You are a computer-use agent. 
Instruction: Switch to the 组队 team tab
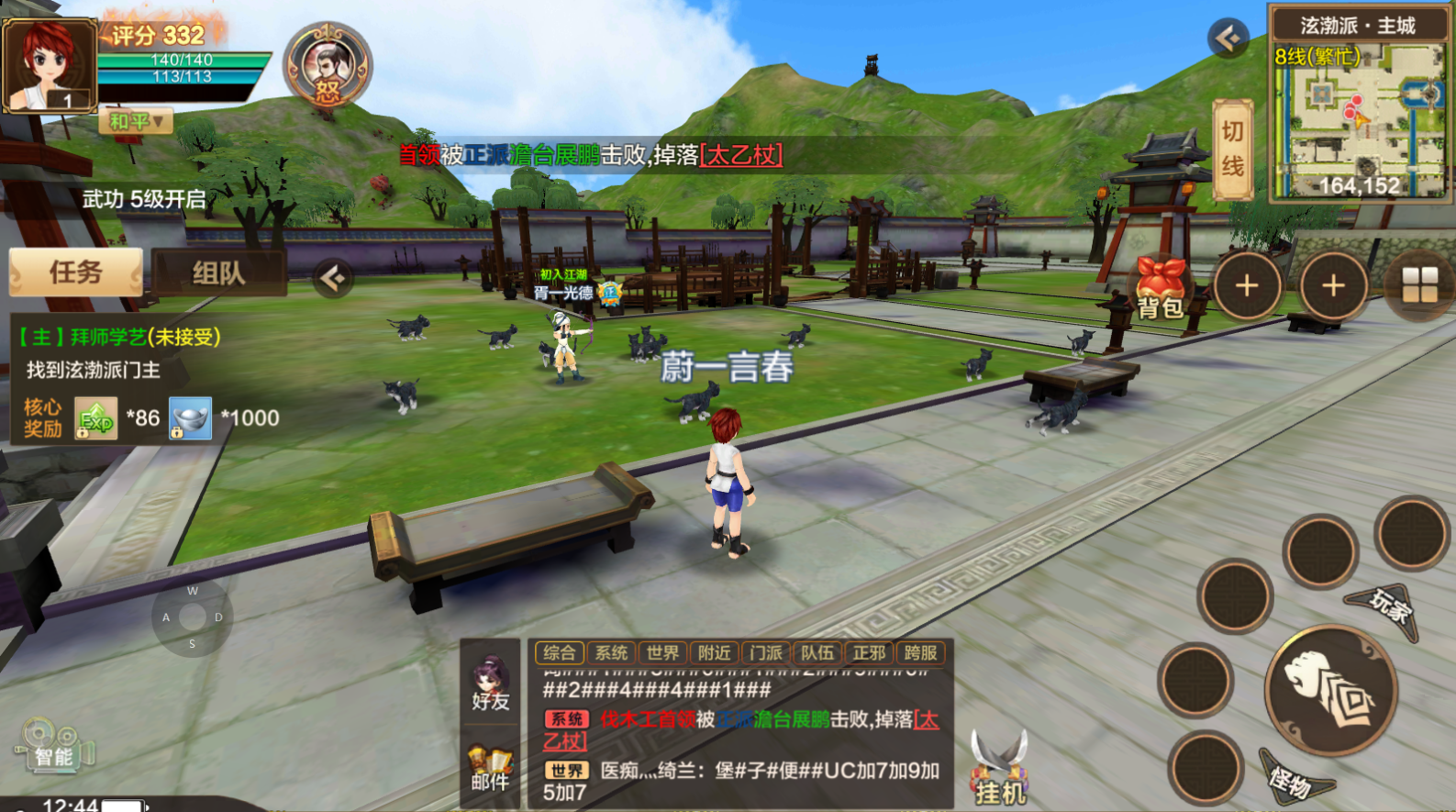[218, 273]
